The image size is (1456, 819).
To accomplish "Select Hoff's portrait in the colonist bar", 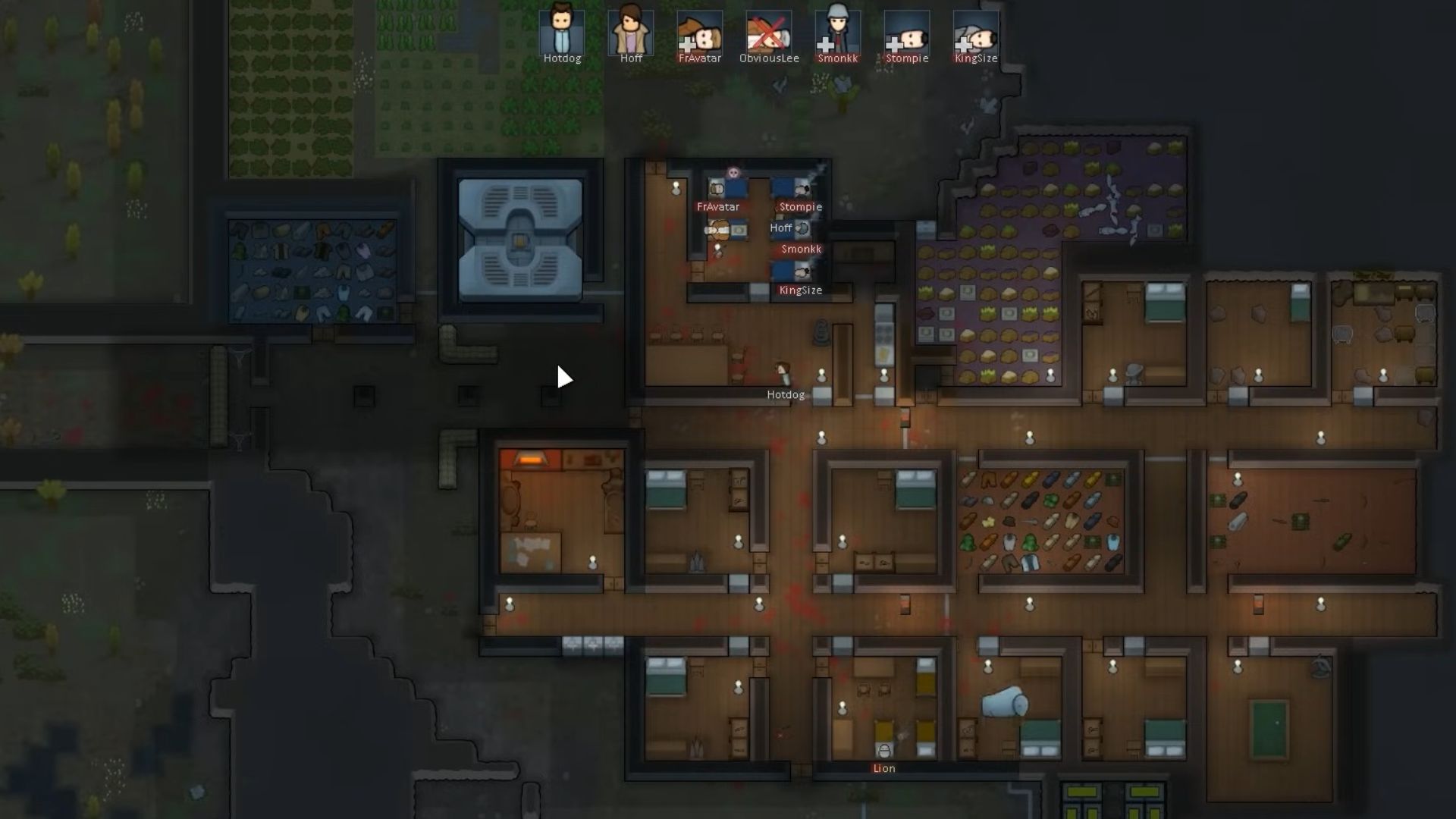I will 630,30.
